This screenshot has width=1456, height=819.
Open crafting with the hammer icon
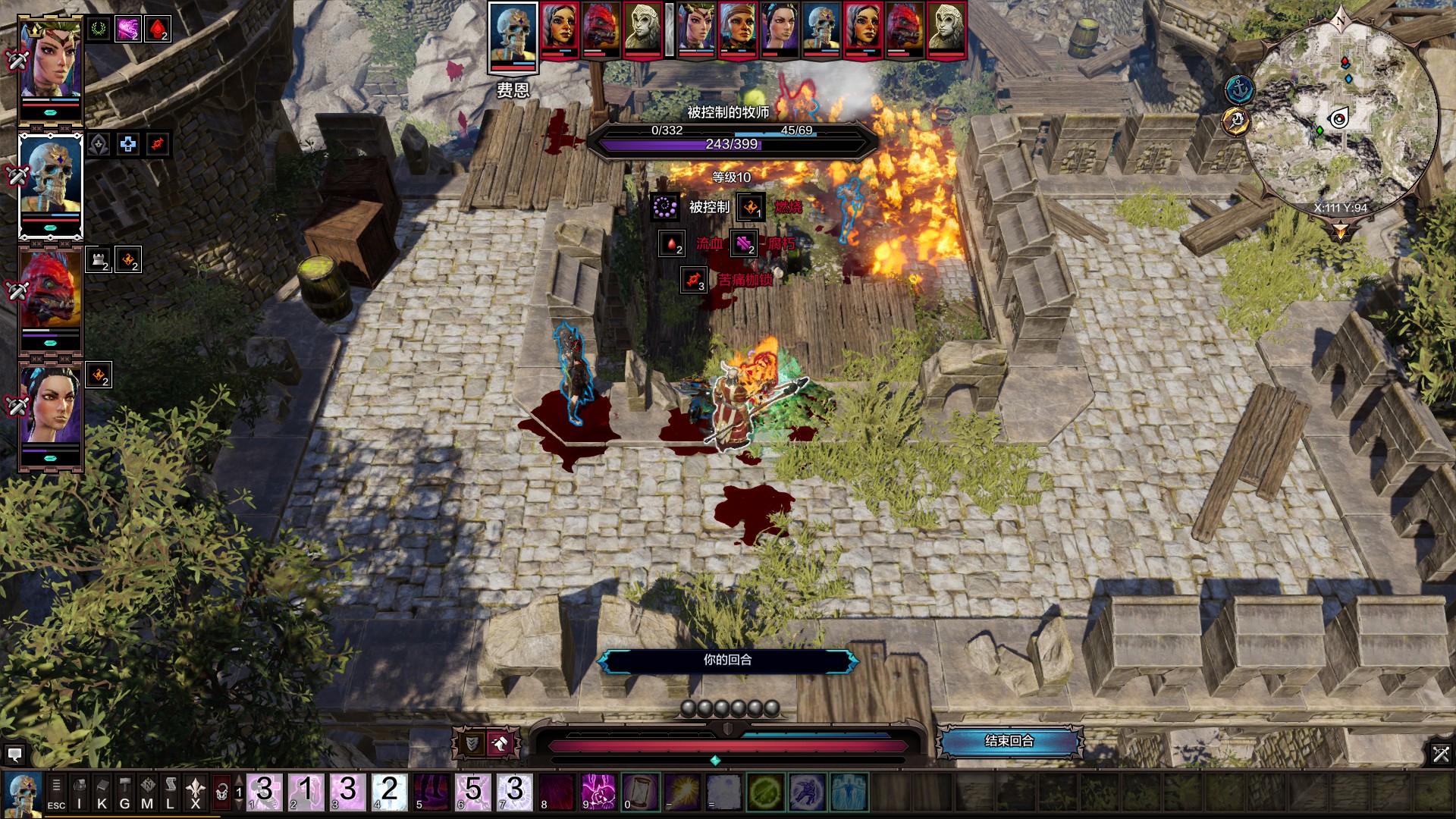pos(124,792)
